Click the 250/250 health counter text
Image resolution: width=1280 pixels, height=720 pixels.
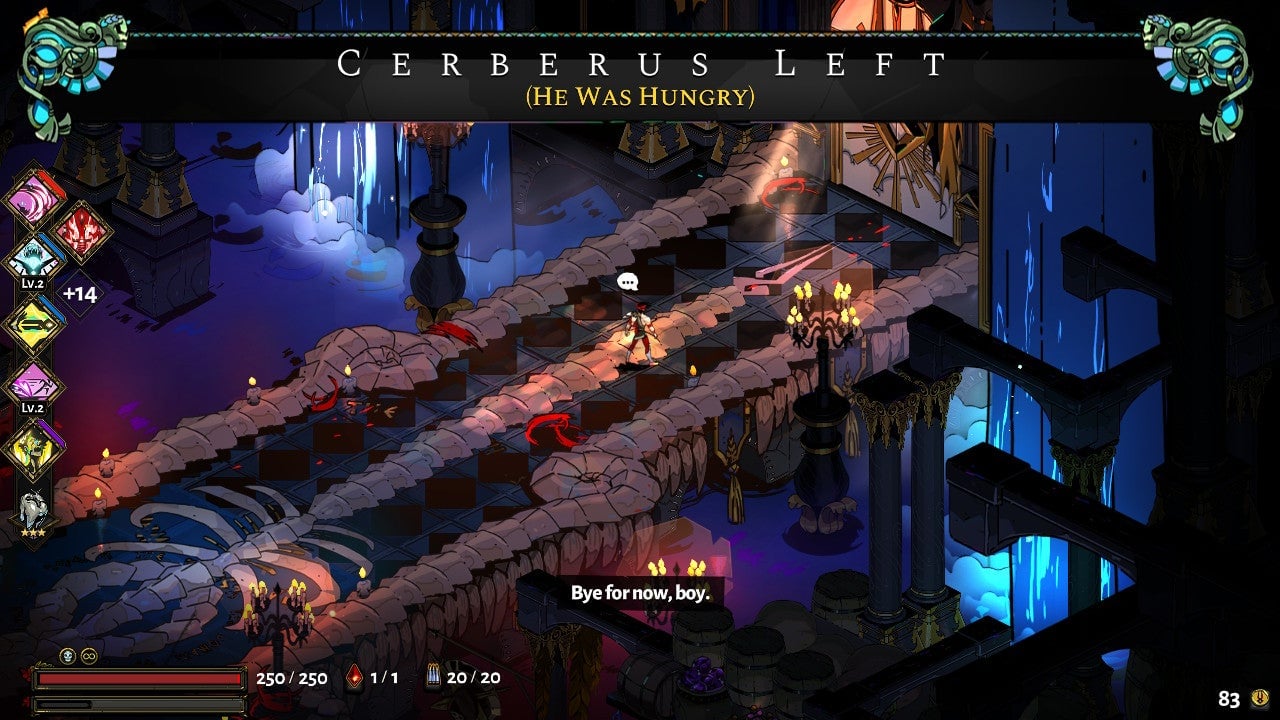click(x=290, y=678)
